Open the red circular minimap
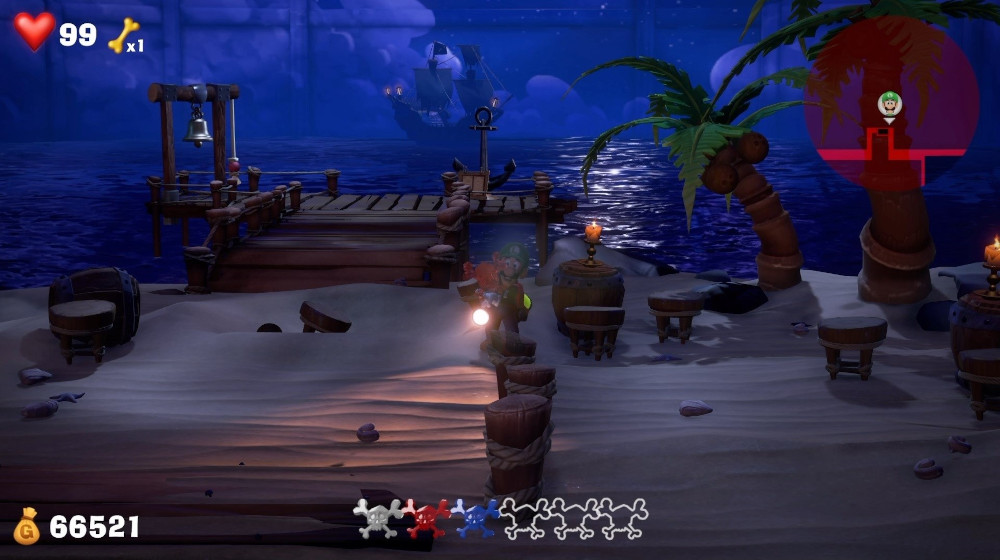This screenshot has height=560, width=1000. click(891, 103)
